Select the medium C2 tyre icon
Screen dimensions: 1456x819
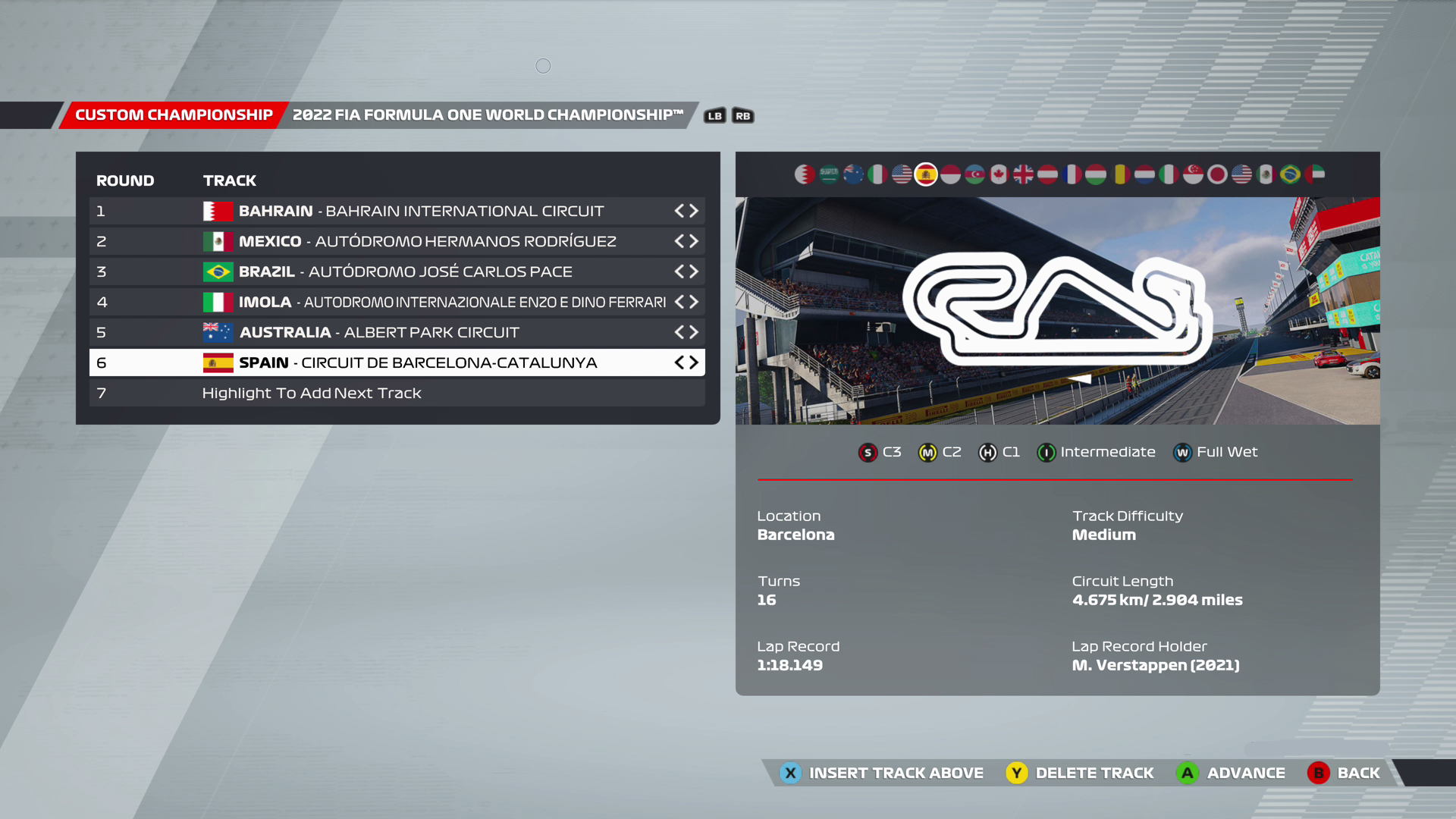point(928,452)
